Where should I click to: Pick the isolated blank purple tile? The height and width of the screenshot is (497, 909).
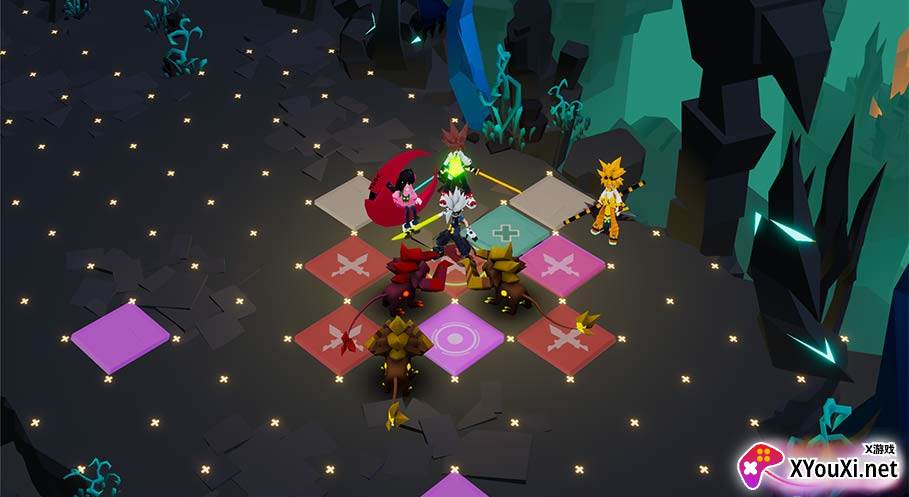pos(119,337)
